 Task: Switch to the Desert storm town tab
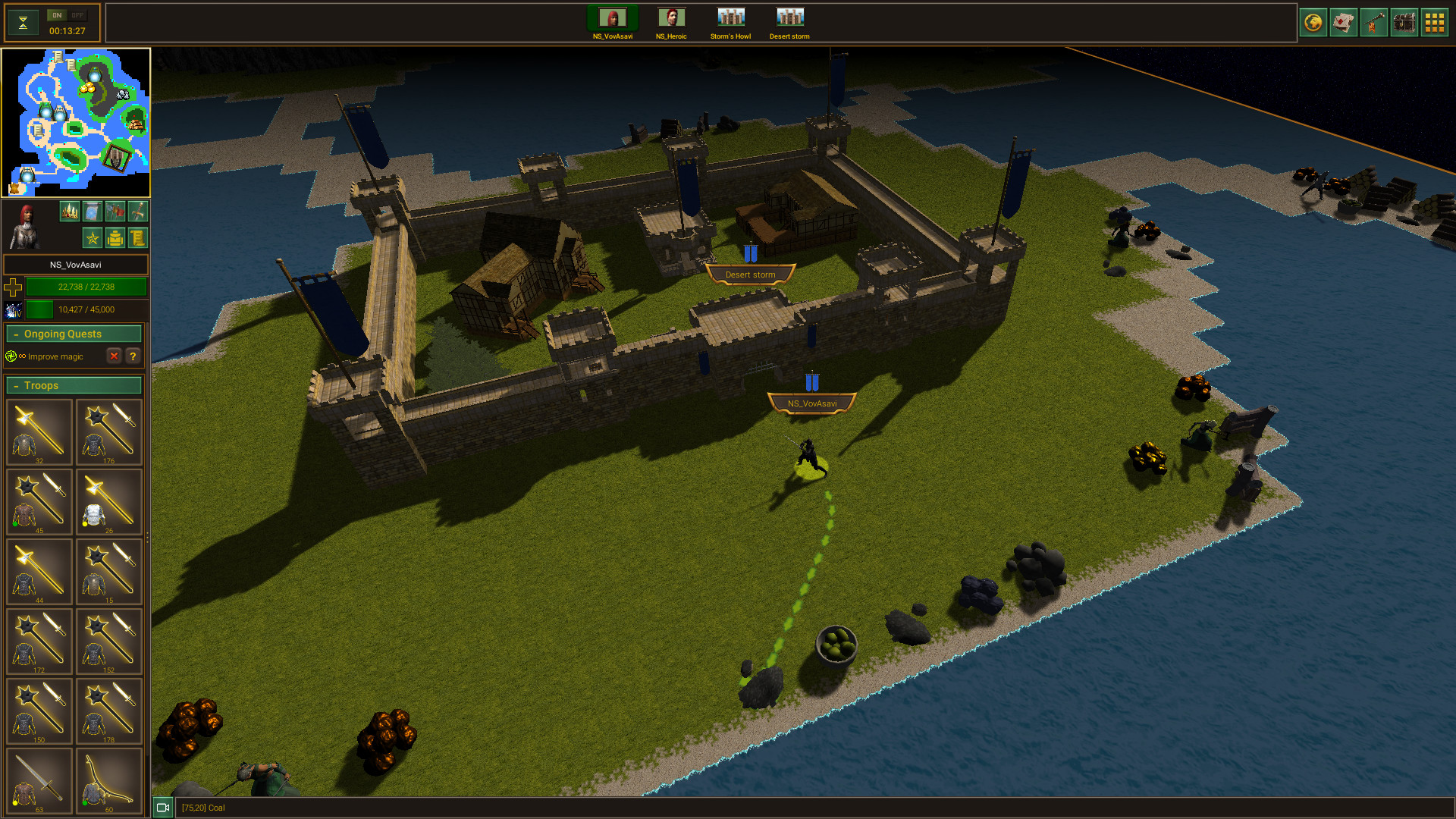(789, 17)
